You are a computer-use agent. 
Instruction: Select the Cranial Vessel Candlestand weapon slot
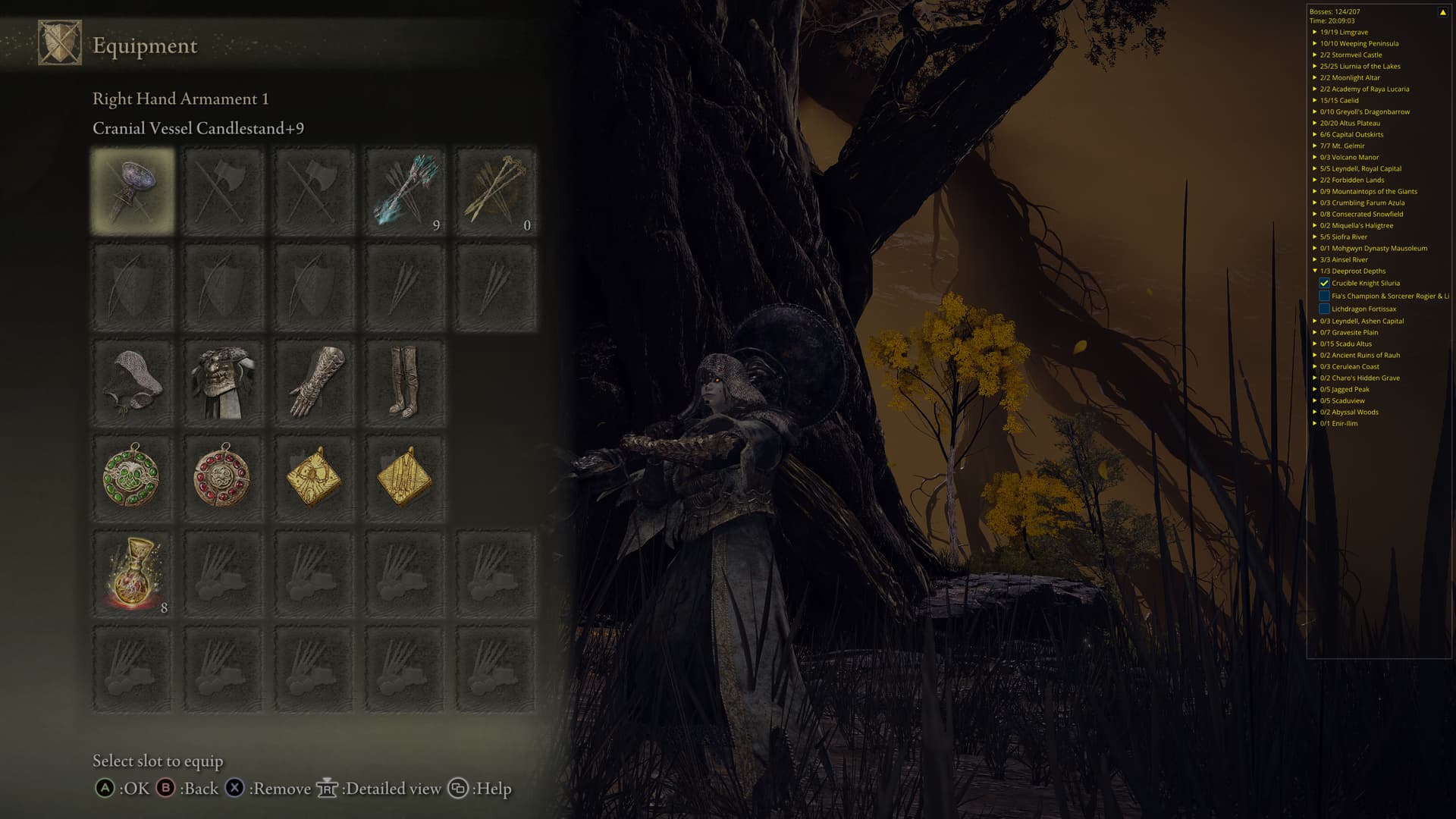(133, 190)
